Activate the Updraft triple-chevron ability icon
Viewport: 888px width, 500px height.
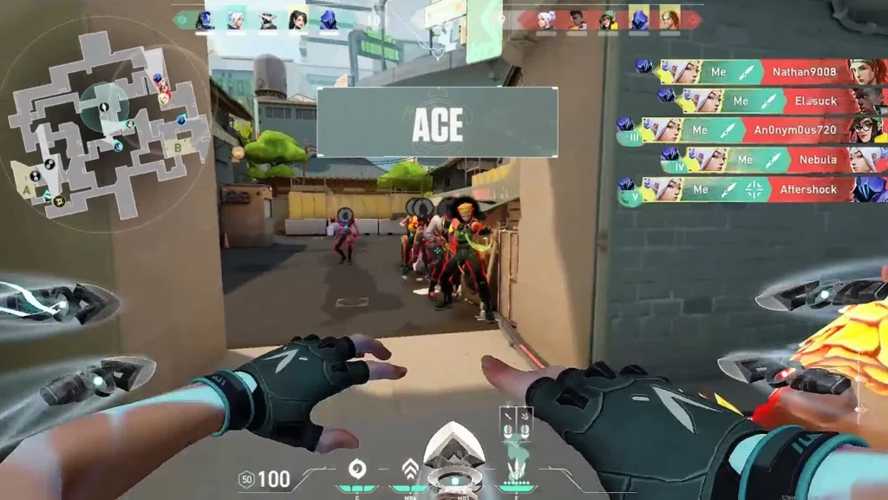click(x=409, y=469)
